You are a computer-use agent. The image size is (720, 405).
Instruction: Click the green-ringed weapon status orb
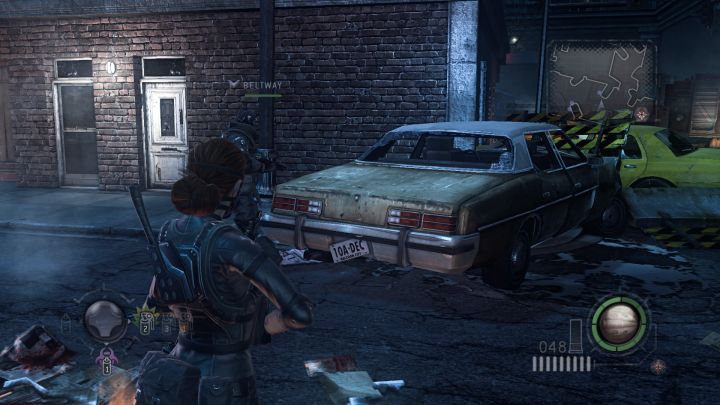pyautogui.click(x=618, y=323)
